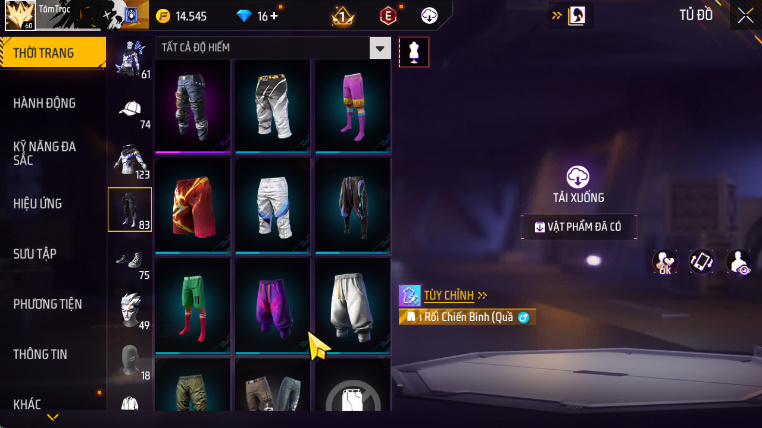
Task: Click the VẬT PHẨM ĐÃ CÓ button
Action: [x=578, y=227]
